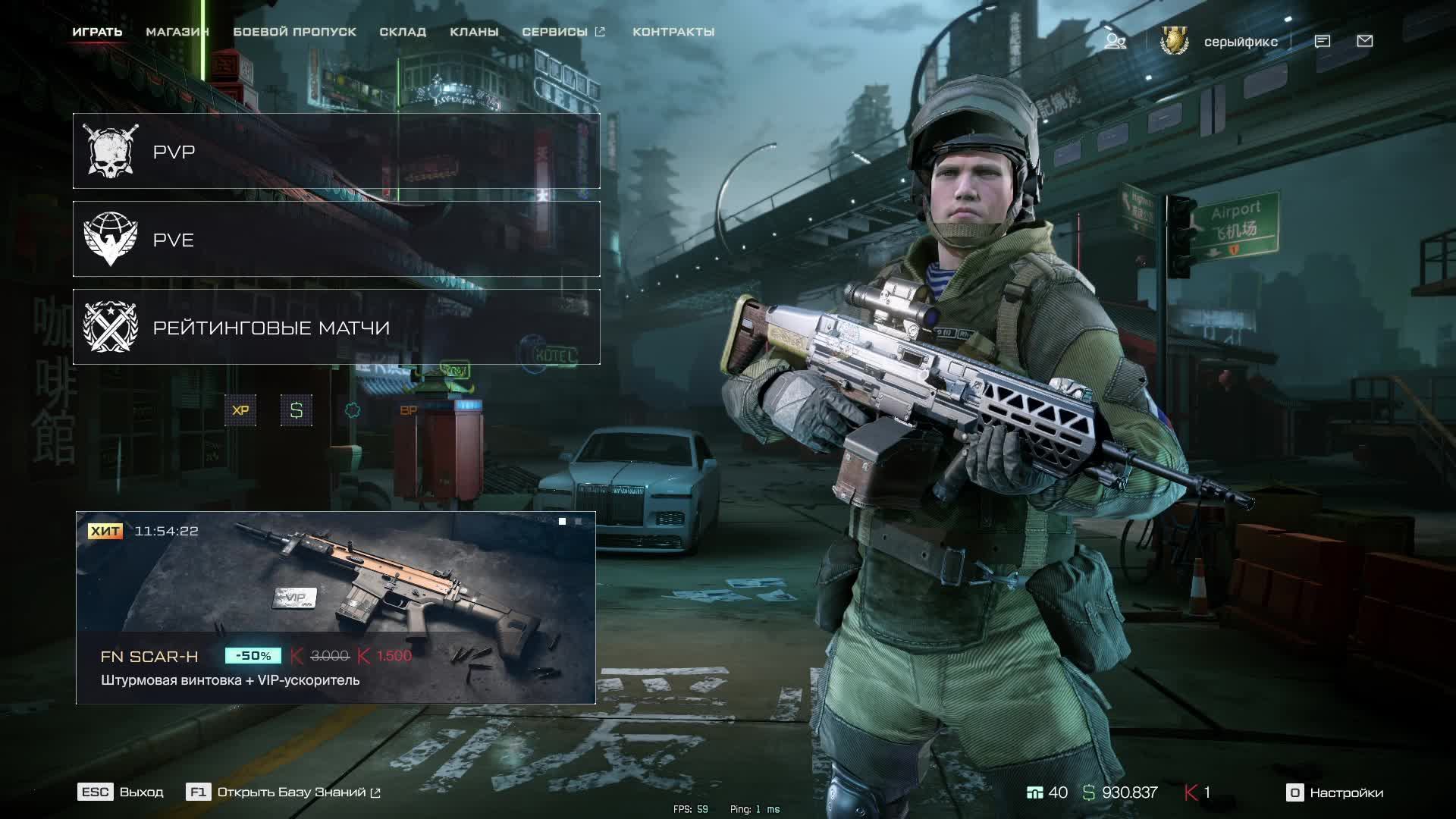
Task: Select the PVP game mode
Action: pos(336,152)
